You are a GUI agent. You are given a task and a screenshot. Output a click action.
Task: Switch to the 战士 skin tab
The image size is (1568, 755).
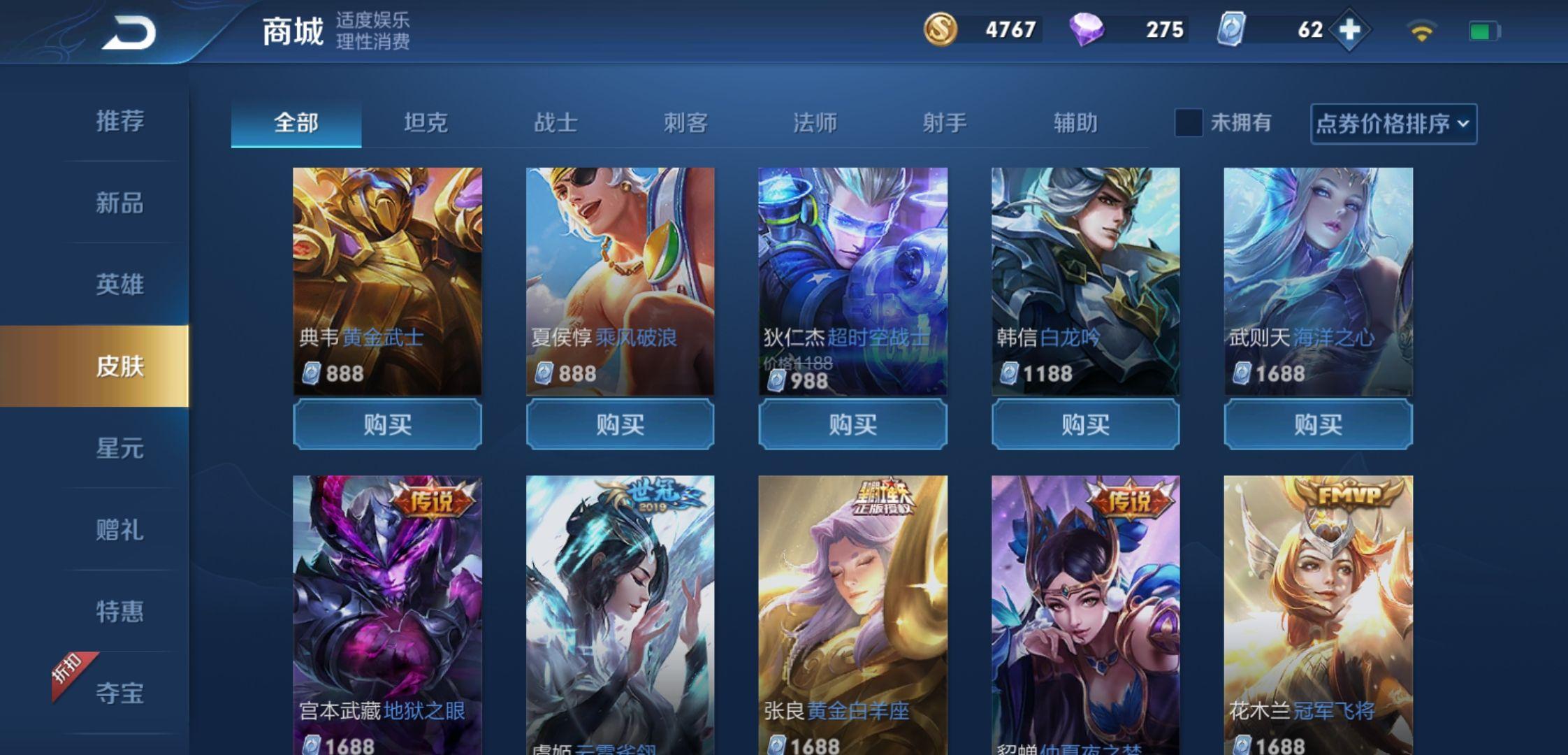(x=556, y=123)
